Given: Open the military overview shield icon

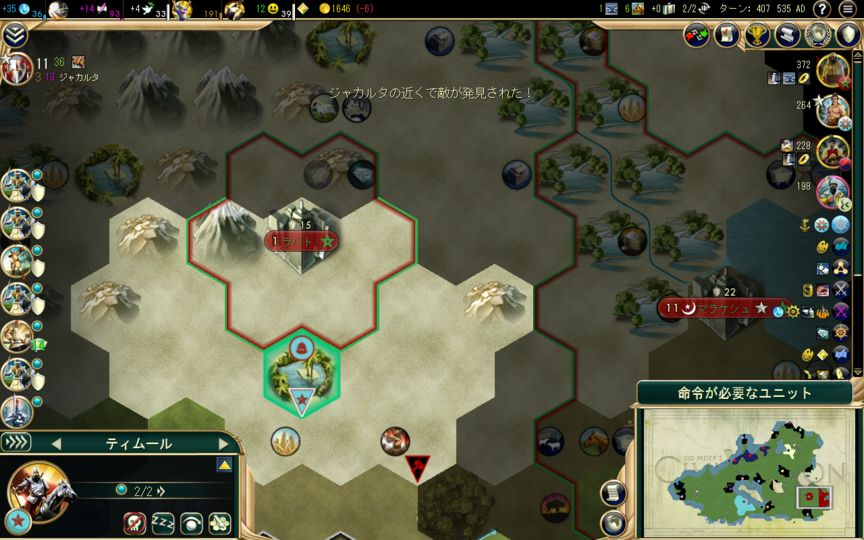Looking at the screenshot, I should coord(846,36).
